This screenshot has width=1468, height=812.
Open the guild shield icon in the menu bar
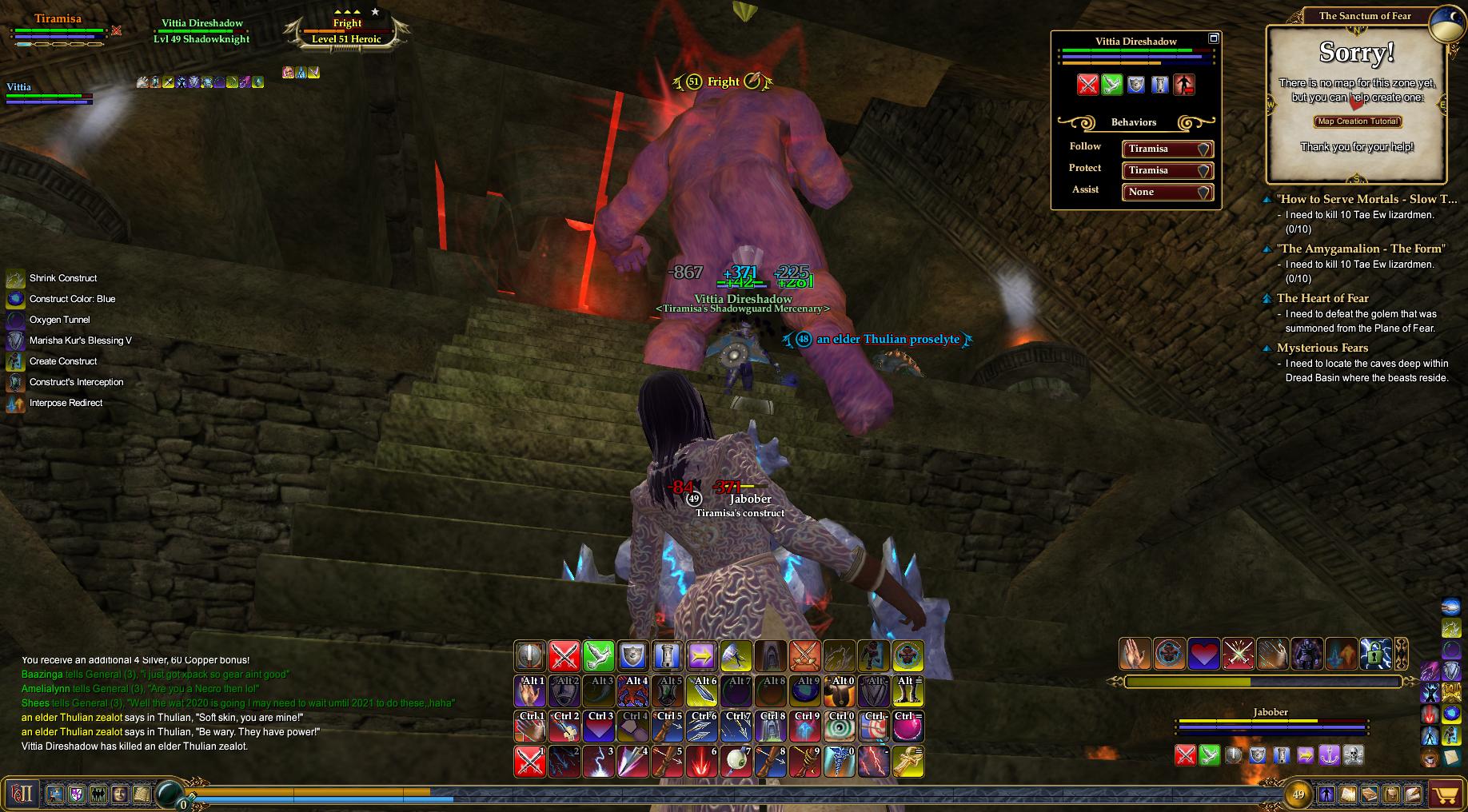point(78,794)
